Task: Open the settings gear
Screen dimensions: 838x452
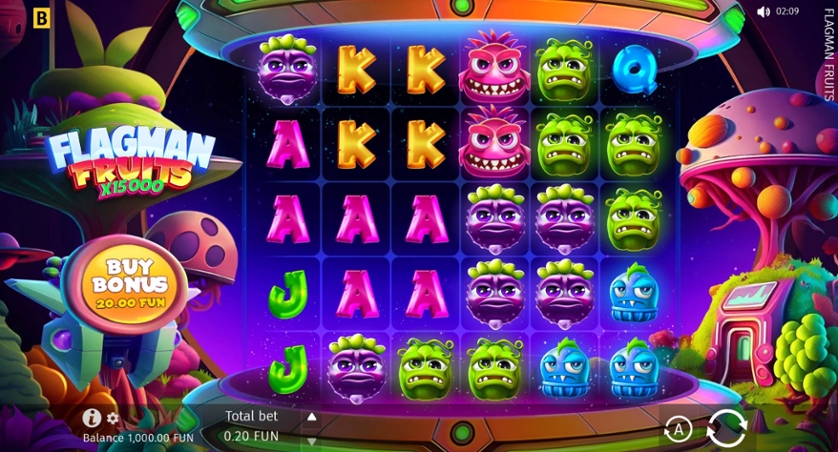Action: coord(113,418)
